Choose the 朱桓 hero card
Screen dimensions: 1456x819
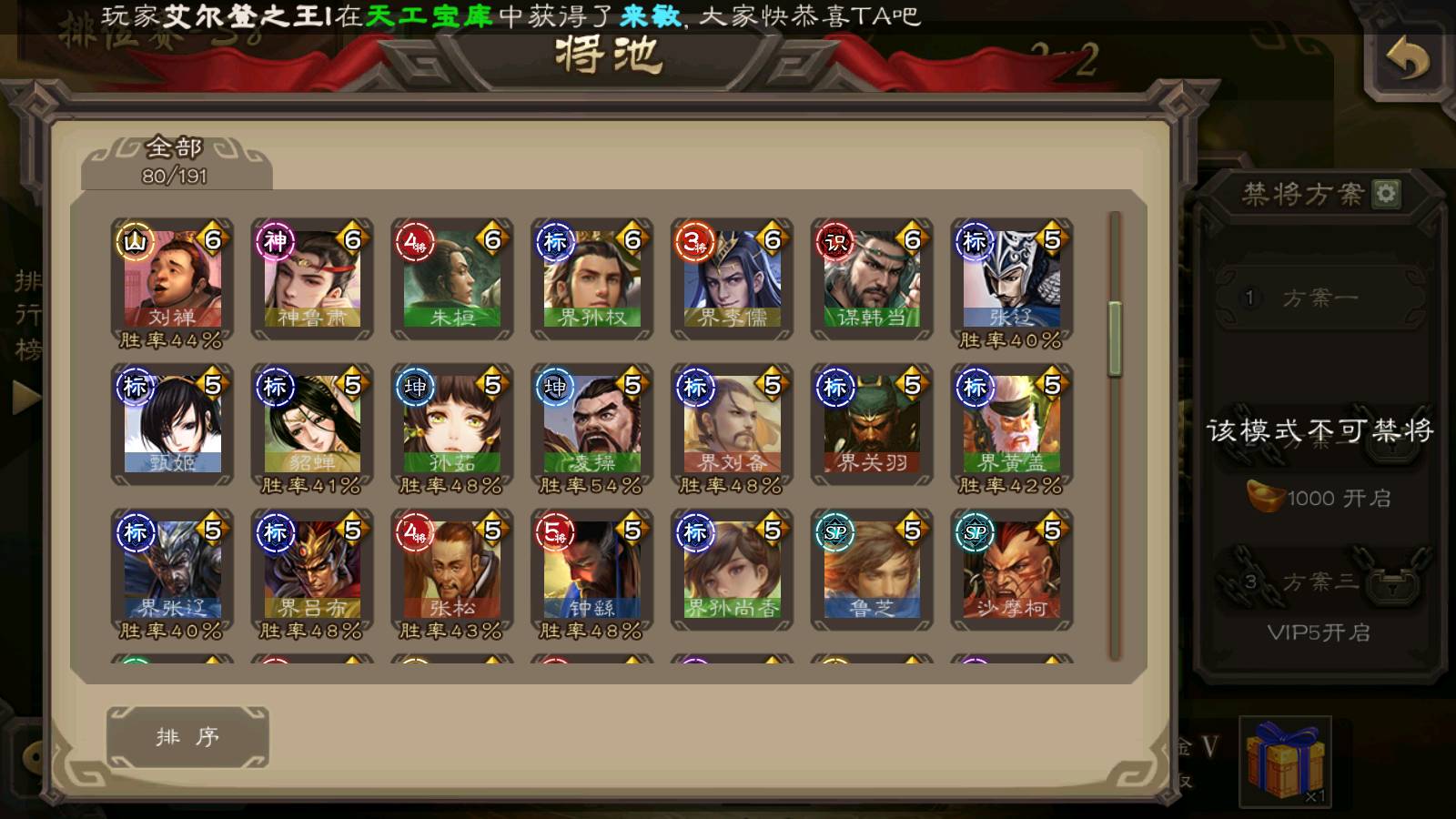452,279
